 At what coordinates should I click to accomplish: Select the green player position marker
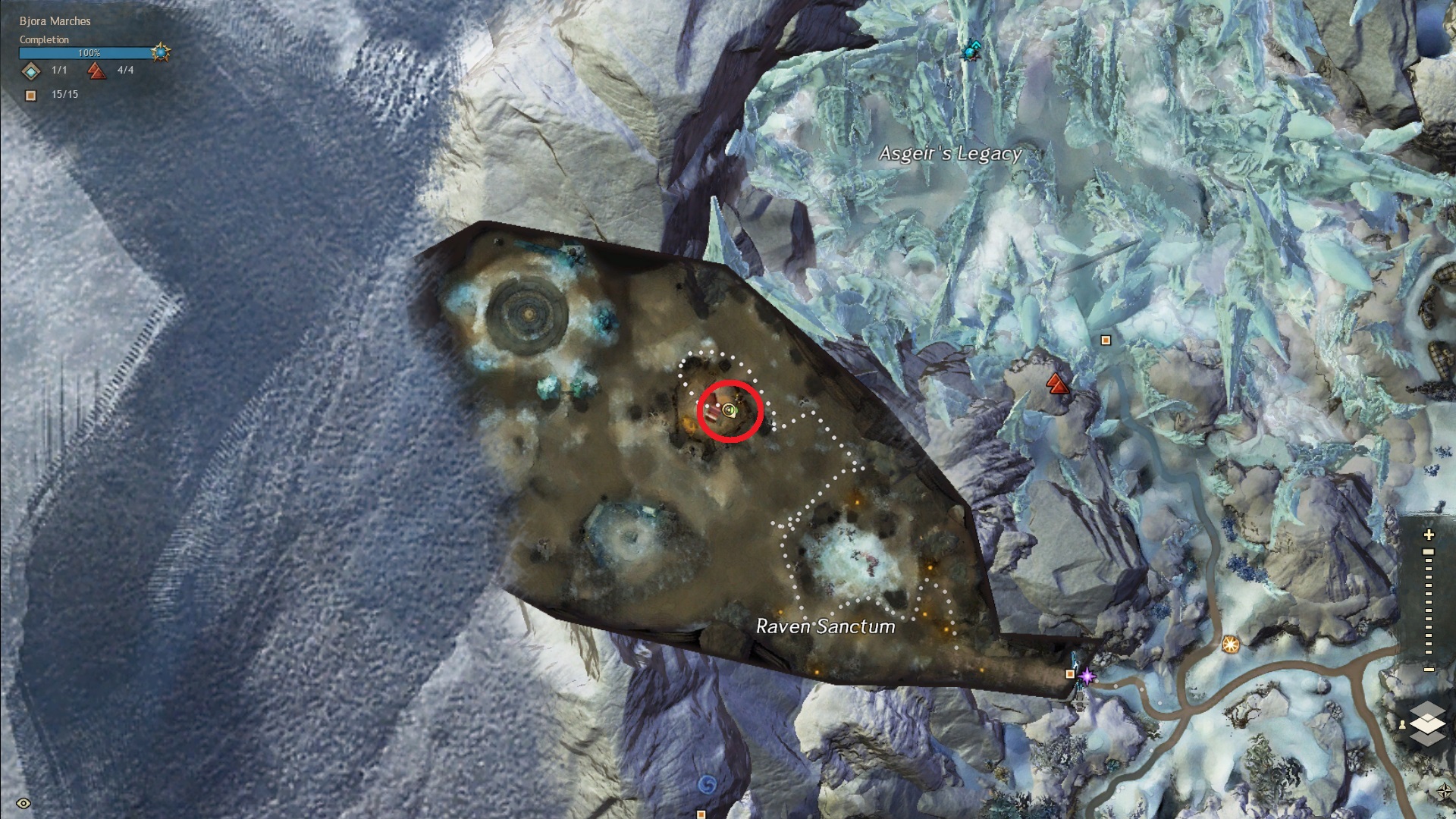pyautogui.click(x=730, y=411)
